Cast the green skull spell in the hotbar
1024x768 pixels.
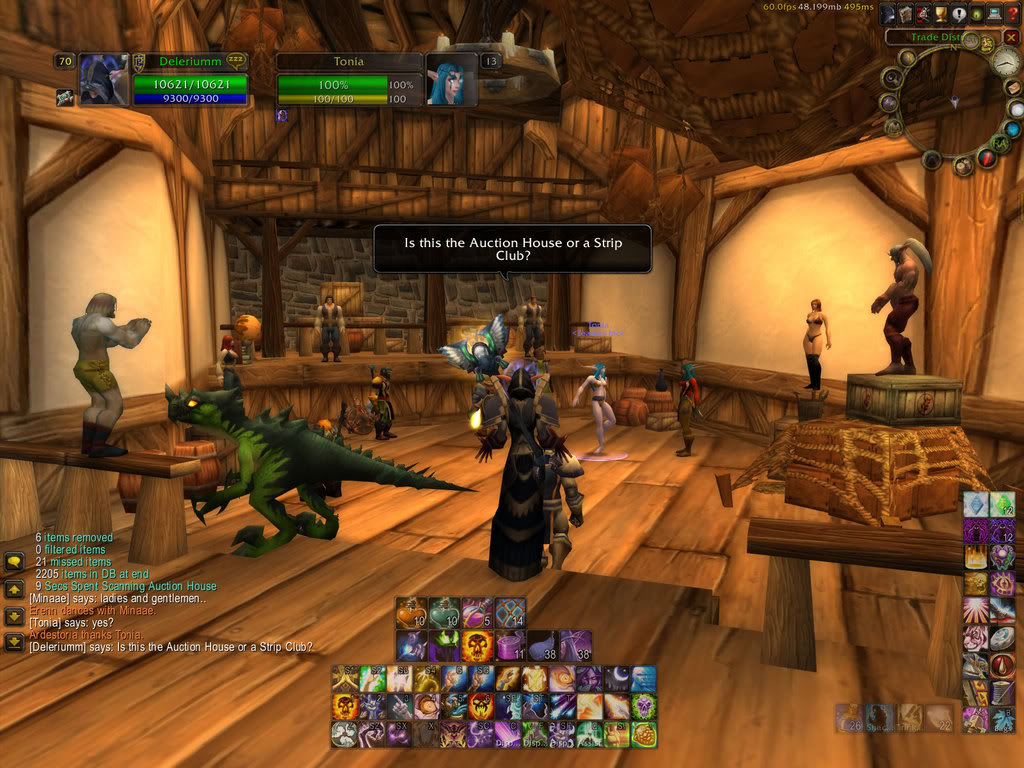click(x=643, y=706)
